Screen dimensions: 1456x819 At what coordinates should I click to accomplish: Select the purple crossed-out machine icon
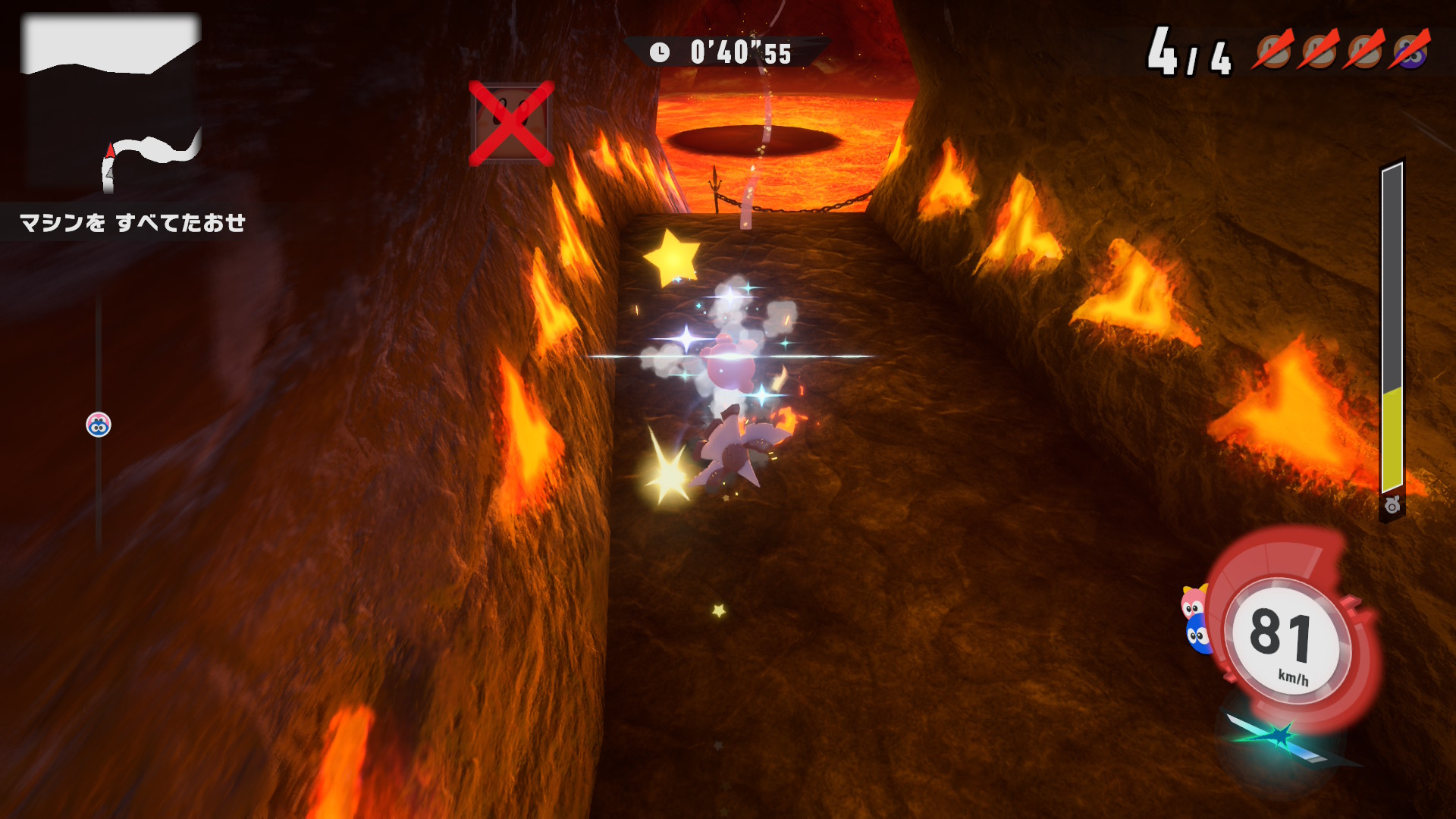[1410, 50]
